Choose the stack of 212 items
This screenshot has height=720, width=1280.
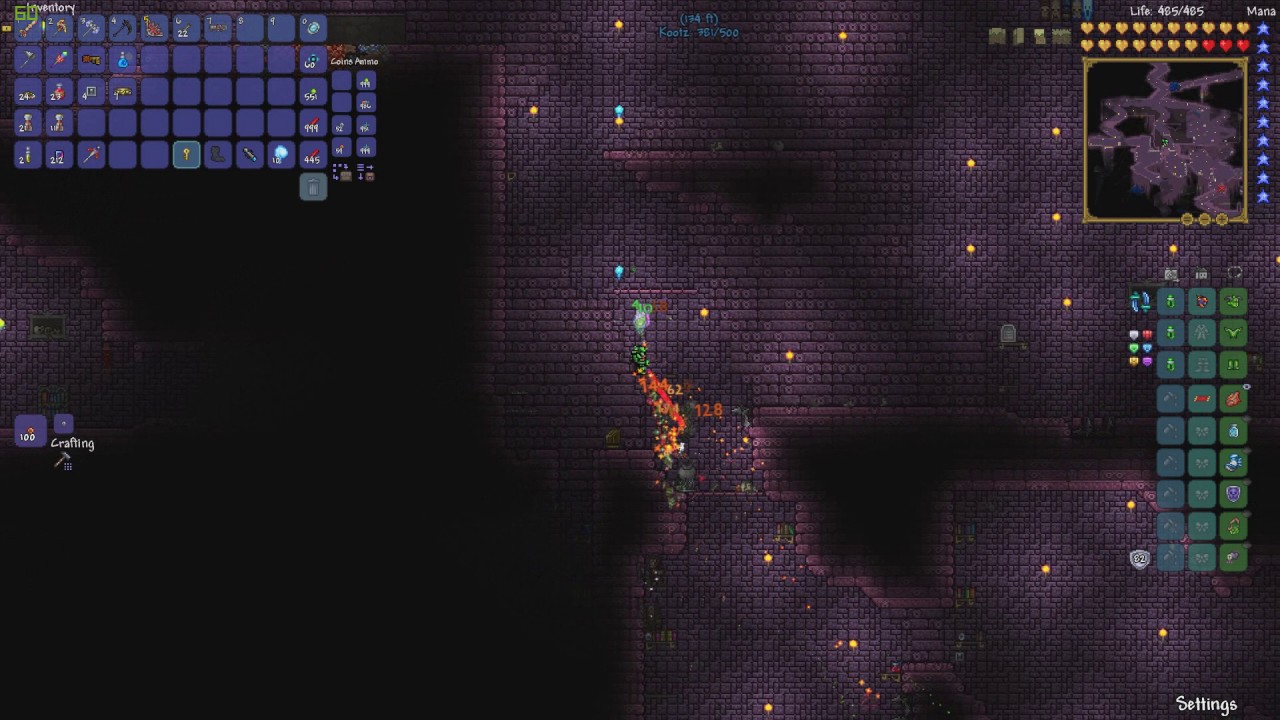[58, 155]
